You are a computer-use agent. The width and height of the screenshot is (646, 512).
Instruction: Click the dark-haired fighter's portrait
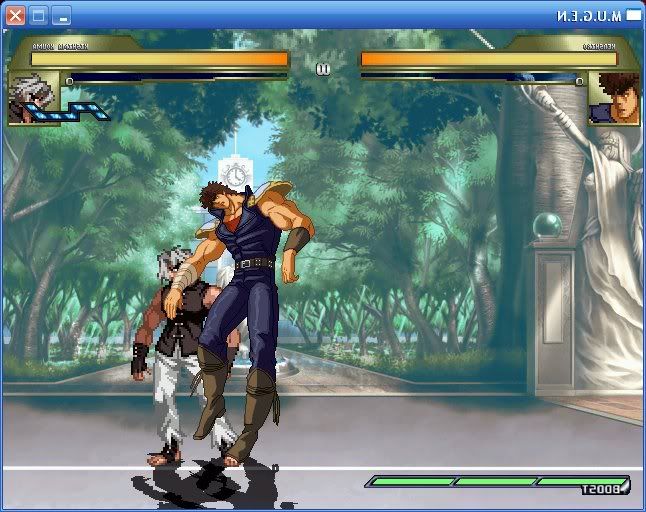click(x=614, y=99)
